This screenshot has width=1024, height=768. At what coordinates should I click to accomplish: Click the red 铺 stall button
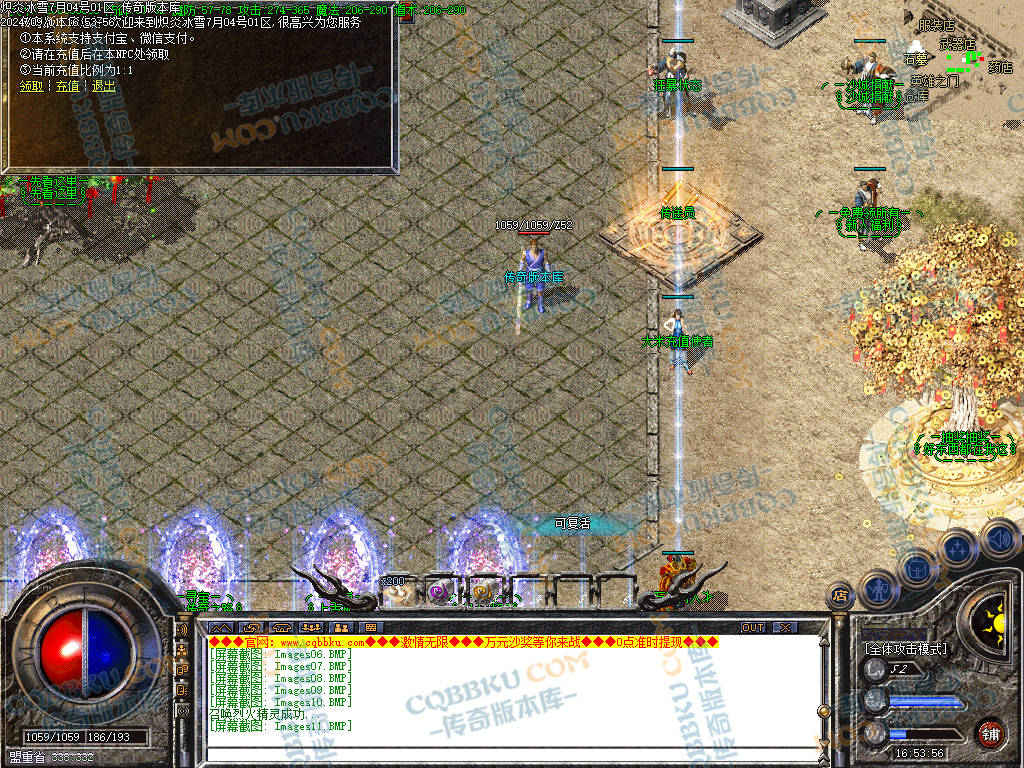pyautogui.click(x=990, y=732)
